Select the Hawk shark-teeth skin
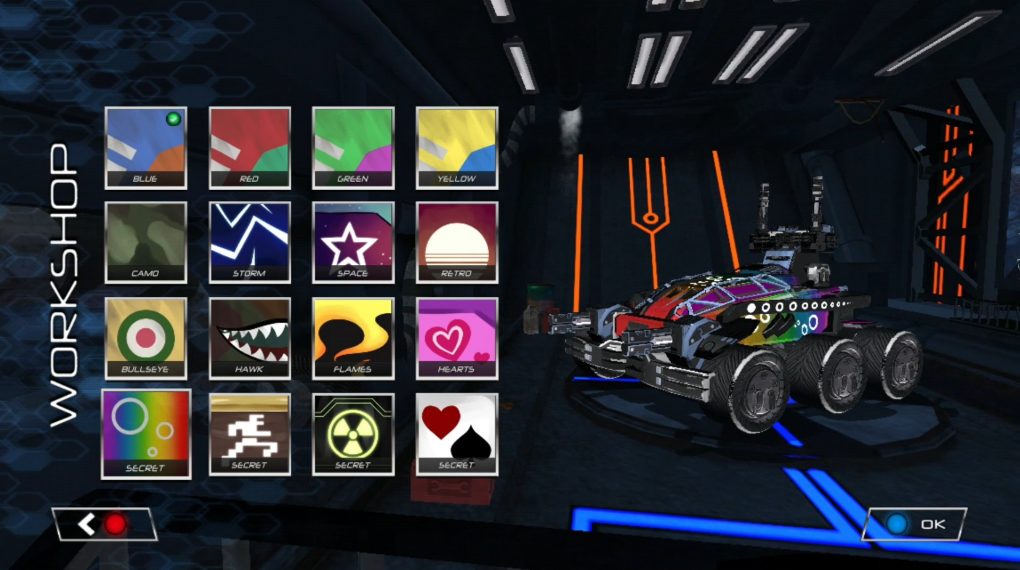Viewport: 1020px width, 570px height. tap(249, 338)
